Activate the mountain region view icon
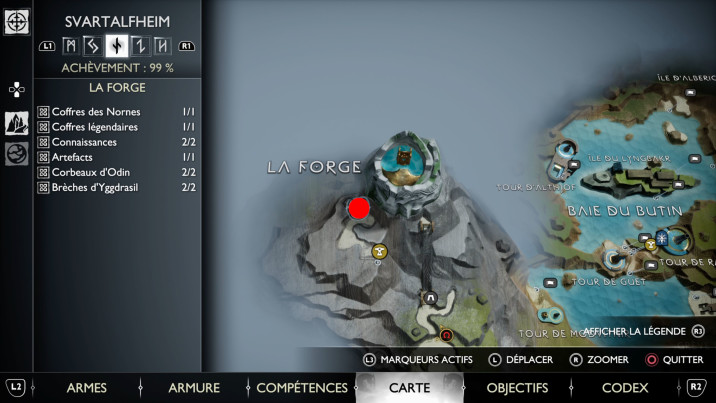The width and height of the screenshot is (716, 403). click(16, 123)
